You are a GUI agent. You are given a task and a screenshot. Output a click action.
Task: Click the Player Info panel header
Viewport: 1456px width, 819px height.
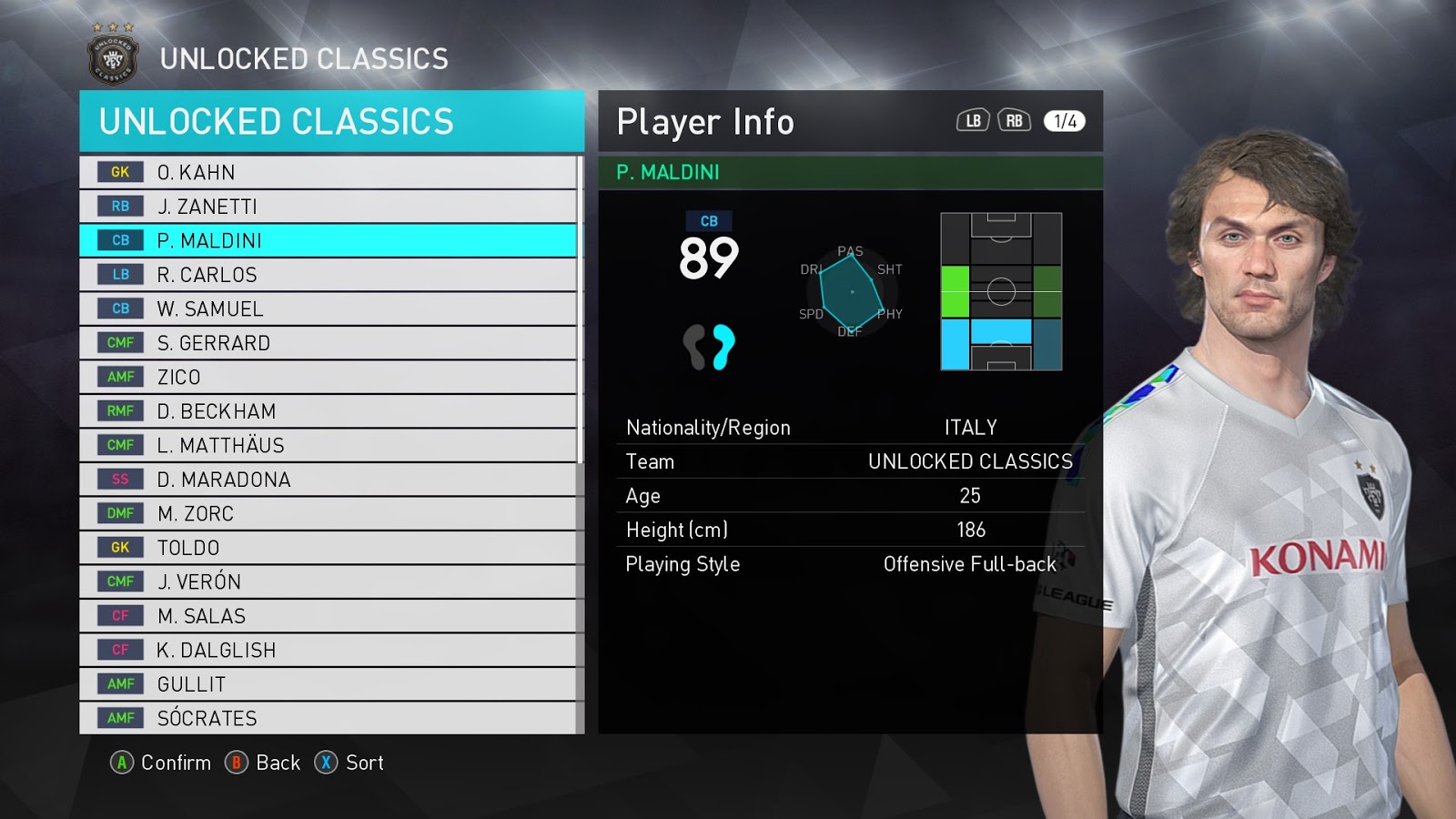pyautogui.click(x=704, y=120)
